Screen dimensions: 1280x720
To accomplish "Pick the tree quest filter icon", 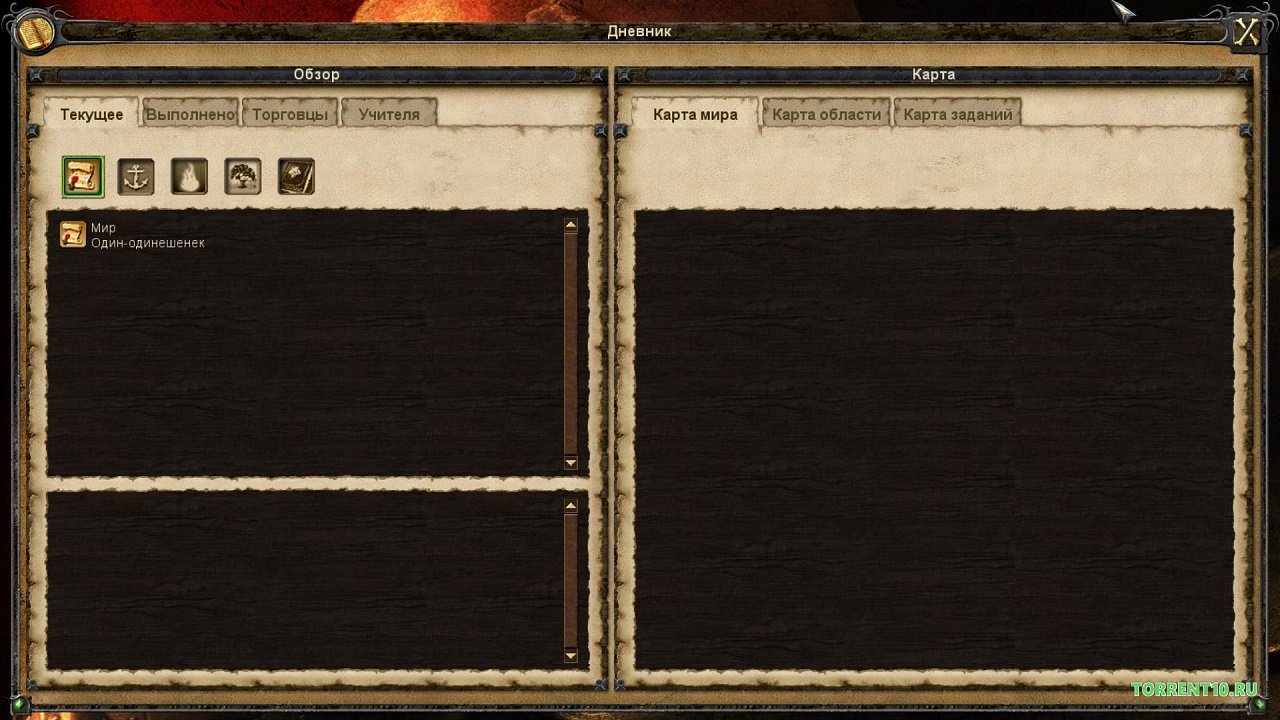I will tap(243, 177).
